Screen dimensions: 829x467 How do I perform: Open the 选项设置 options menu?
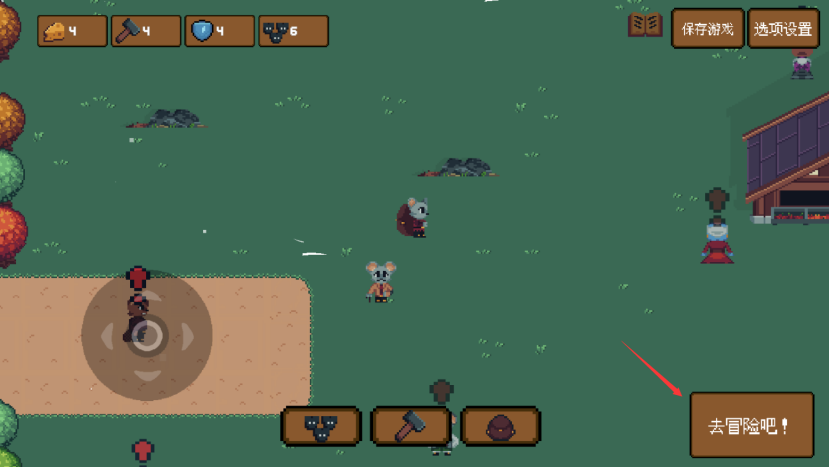click(783, 29)
